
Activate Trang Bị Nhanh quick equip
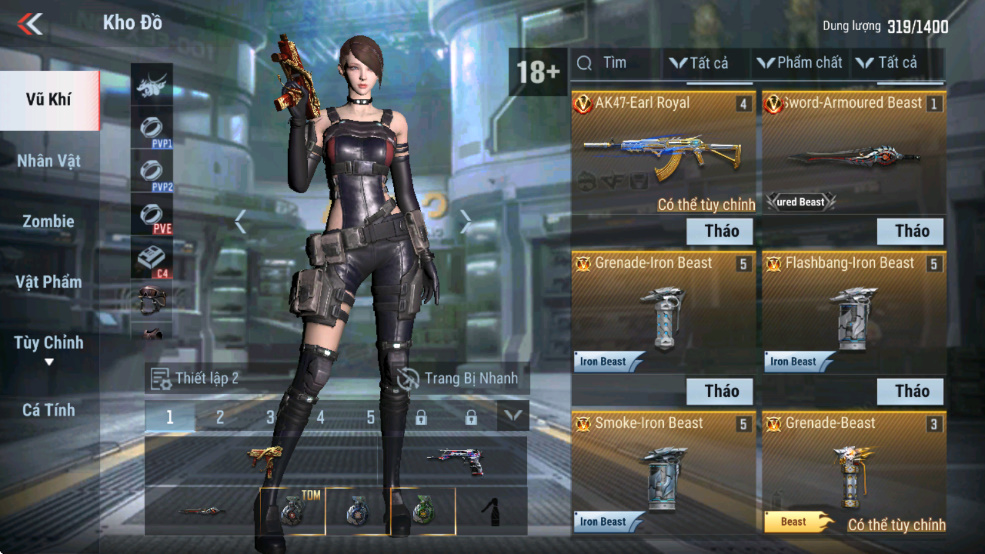click(458, 378)
